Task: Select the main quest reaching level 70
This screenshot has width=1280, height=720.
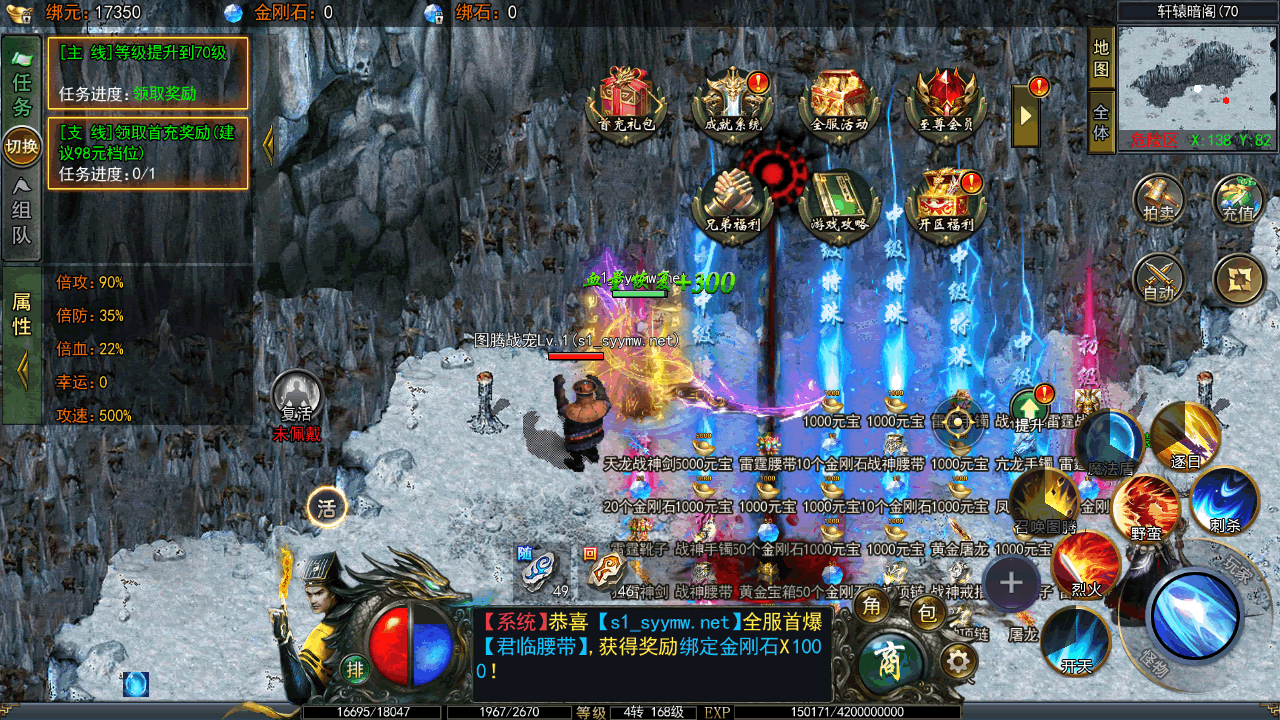Action: (x=147, y=73)
